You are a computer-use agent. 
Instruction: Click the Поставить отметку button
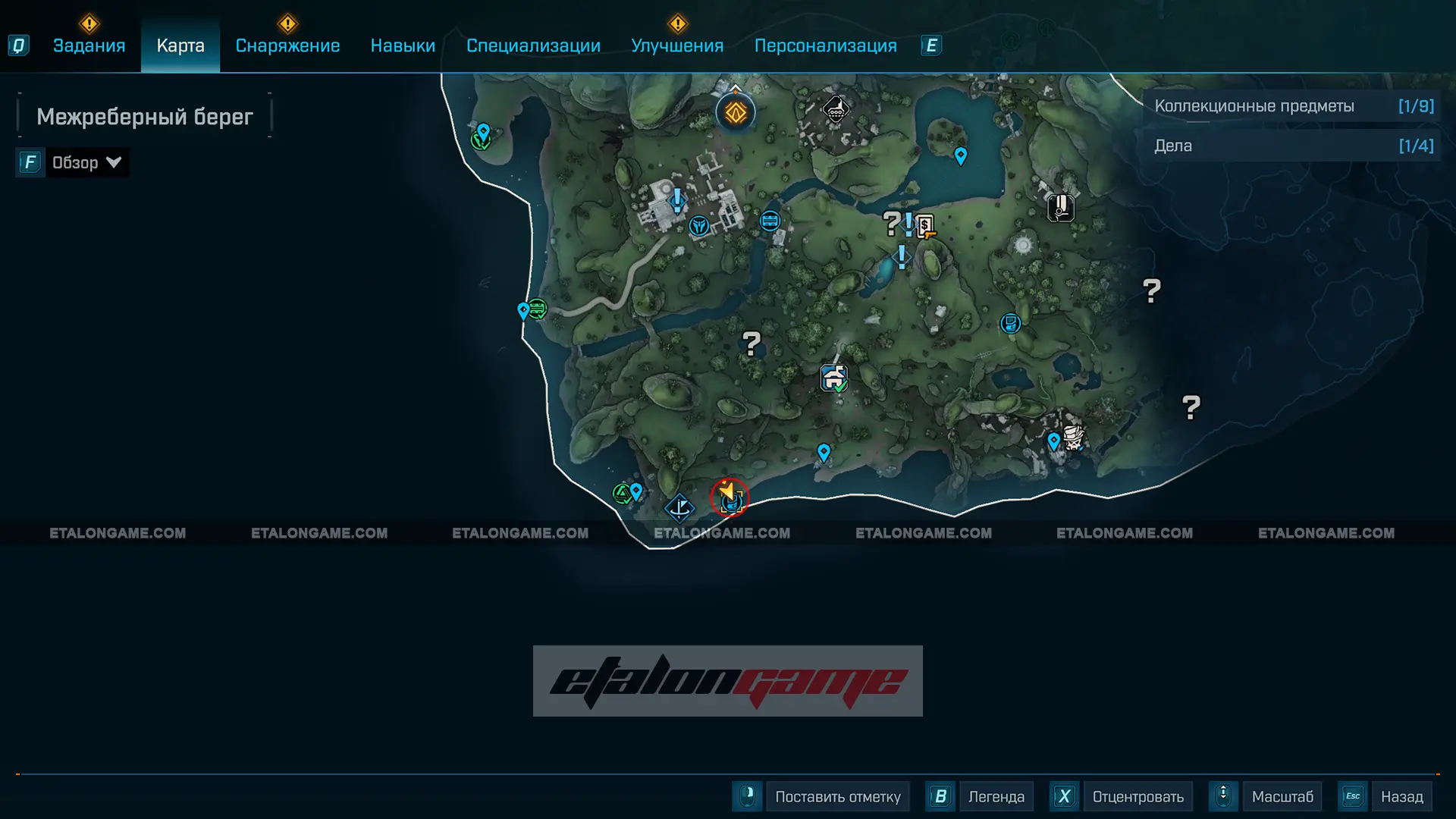coord(837,797)
